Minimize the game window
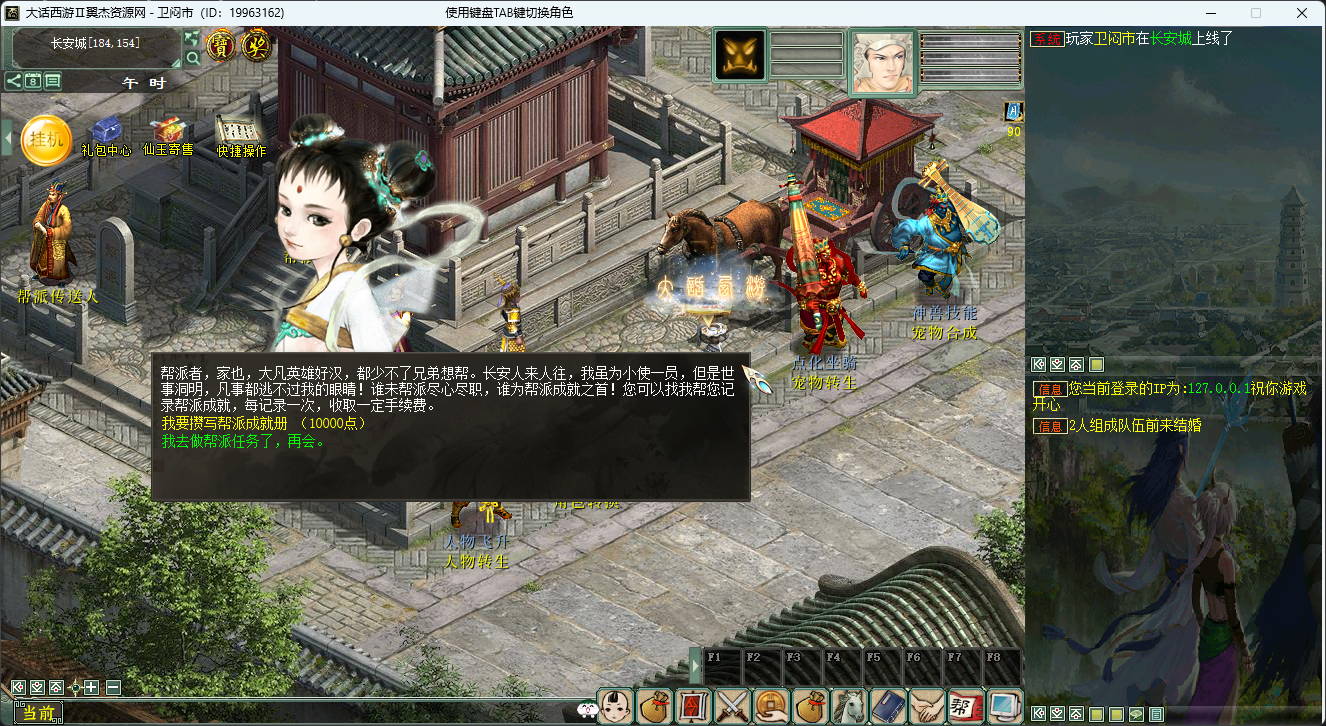 click(1211, 13)
